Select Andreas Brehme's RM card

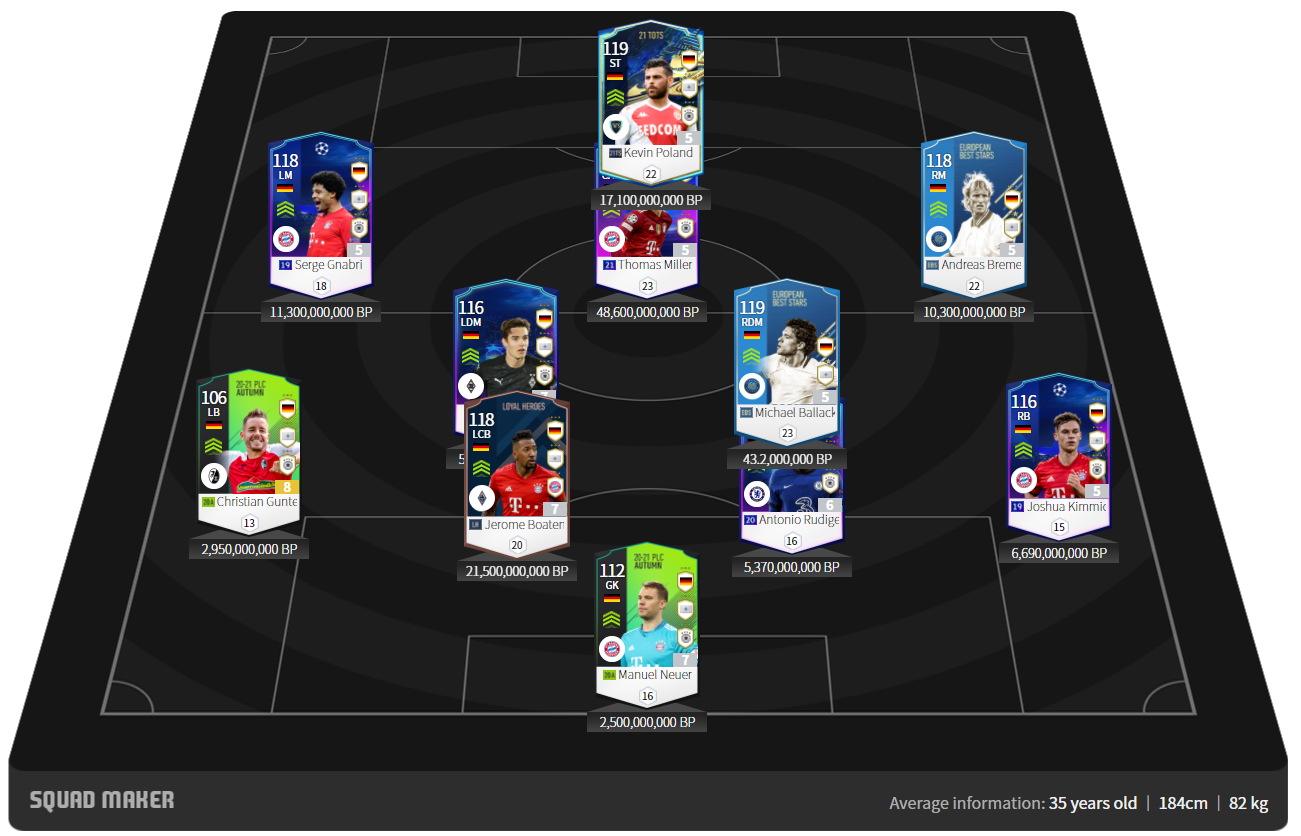[974, 212]
